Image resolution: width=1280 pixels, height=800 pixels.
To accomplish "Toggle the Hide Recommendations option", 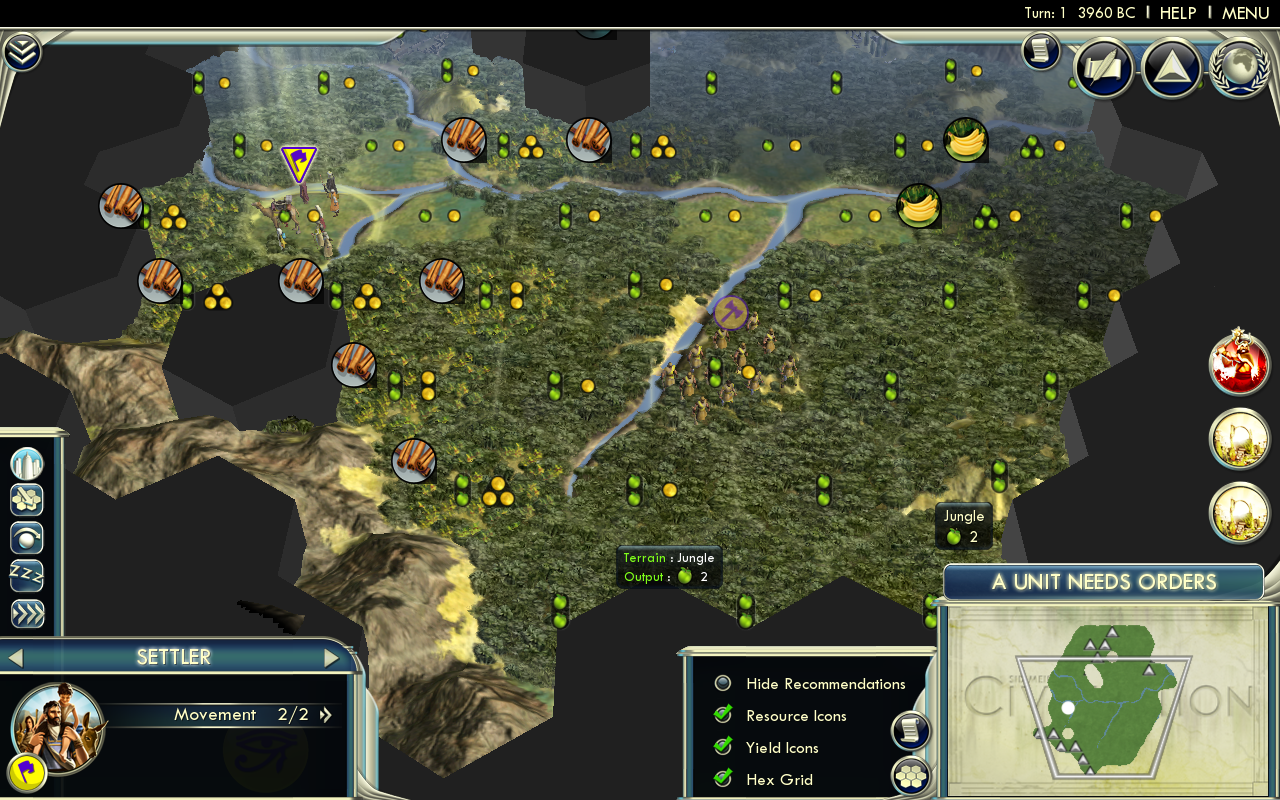I will [x=723, y=684].
